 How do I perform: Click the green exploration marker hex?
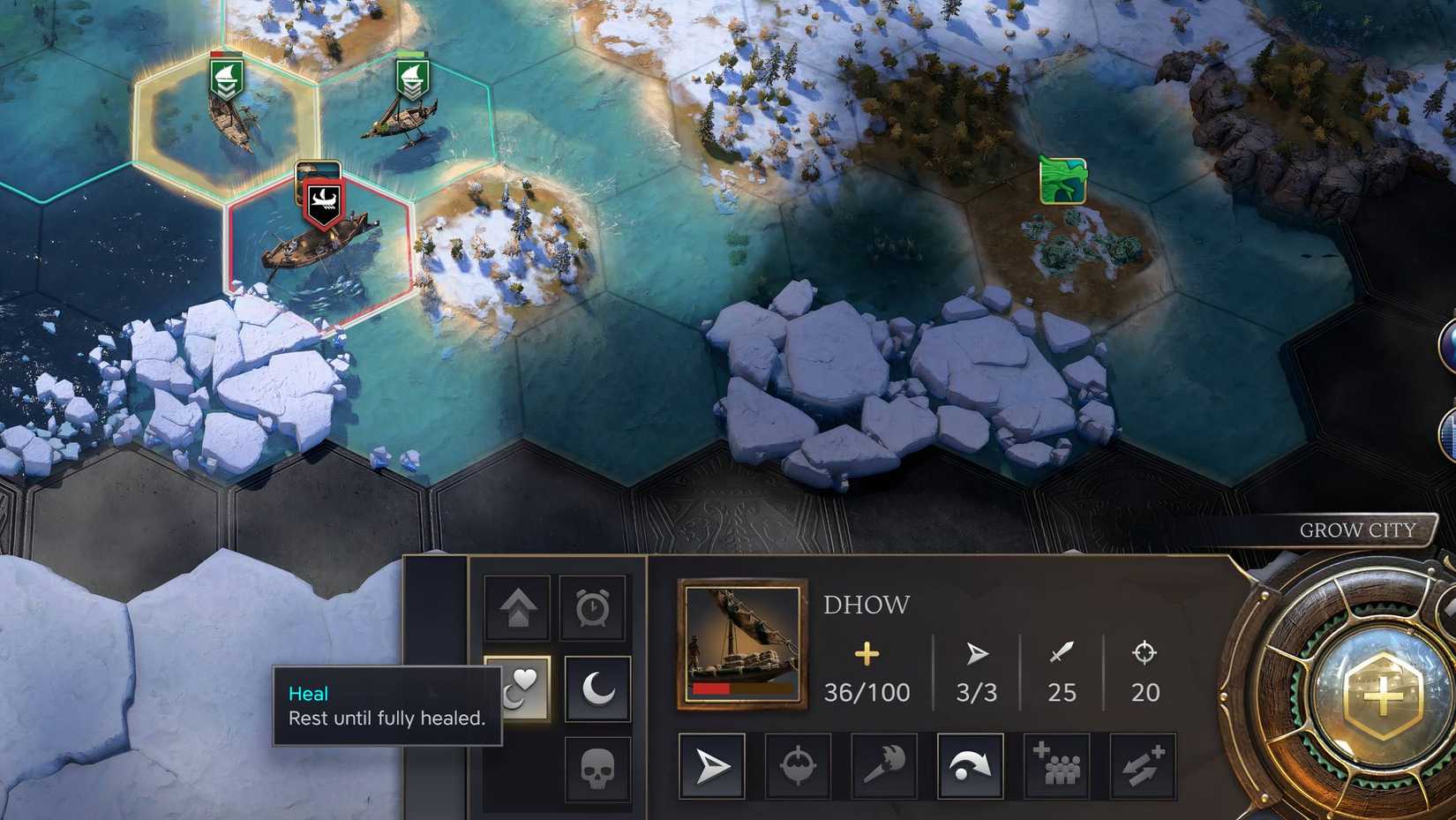(1062, 179)
